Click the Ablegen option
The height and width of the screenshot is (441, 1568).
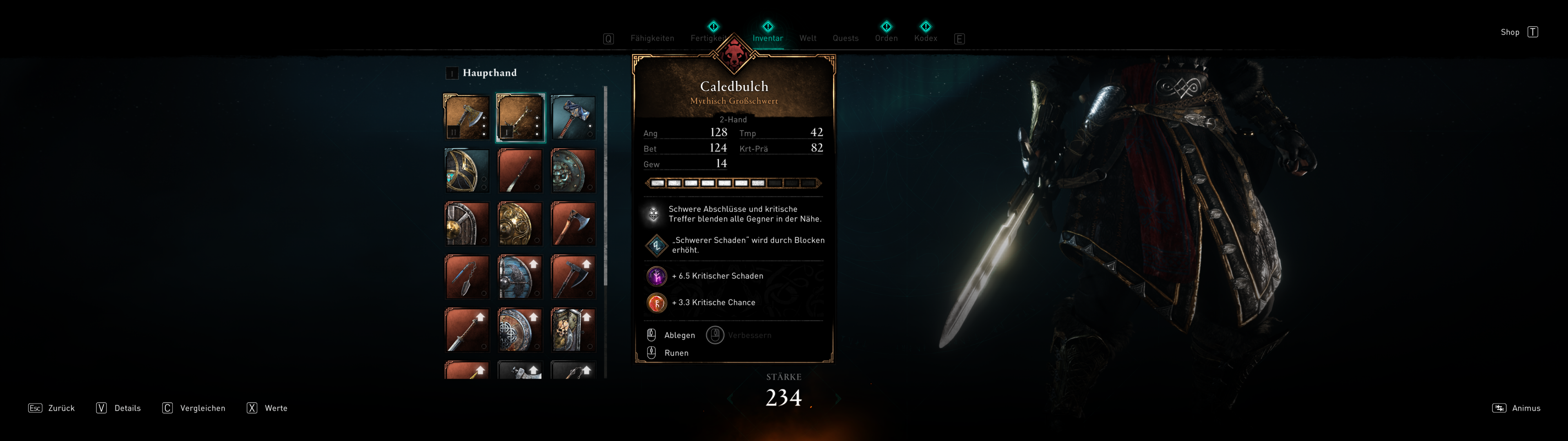pyautogui.click(x=680, y=335)
